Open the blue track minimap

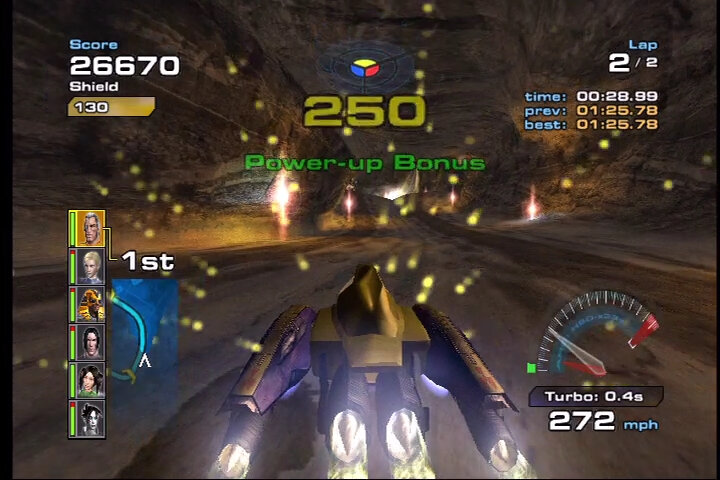tap(143, 331)
